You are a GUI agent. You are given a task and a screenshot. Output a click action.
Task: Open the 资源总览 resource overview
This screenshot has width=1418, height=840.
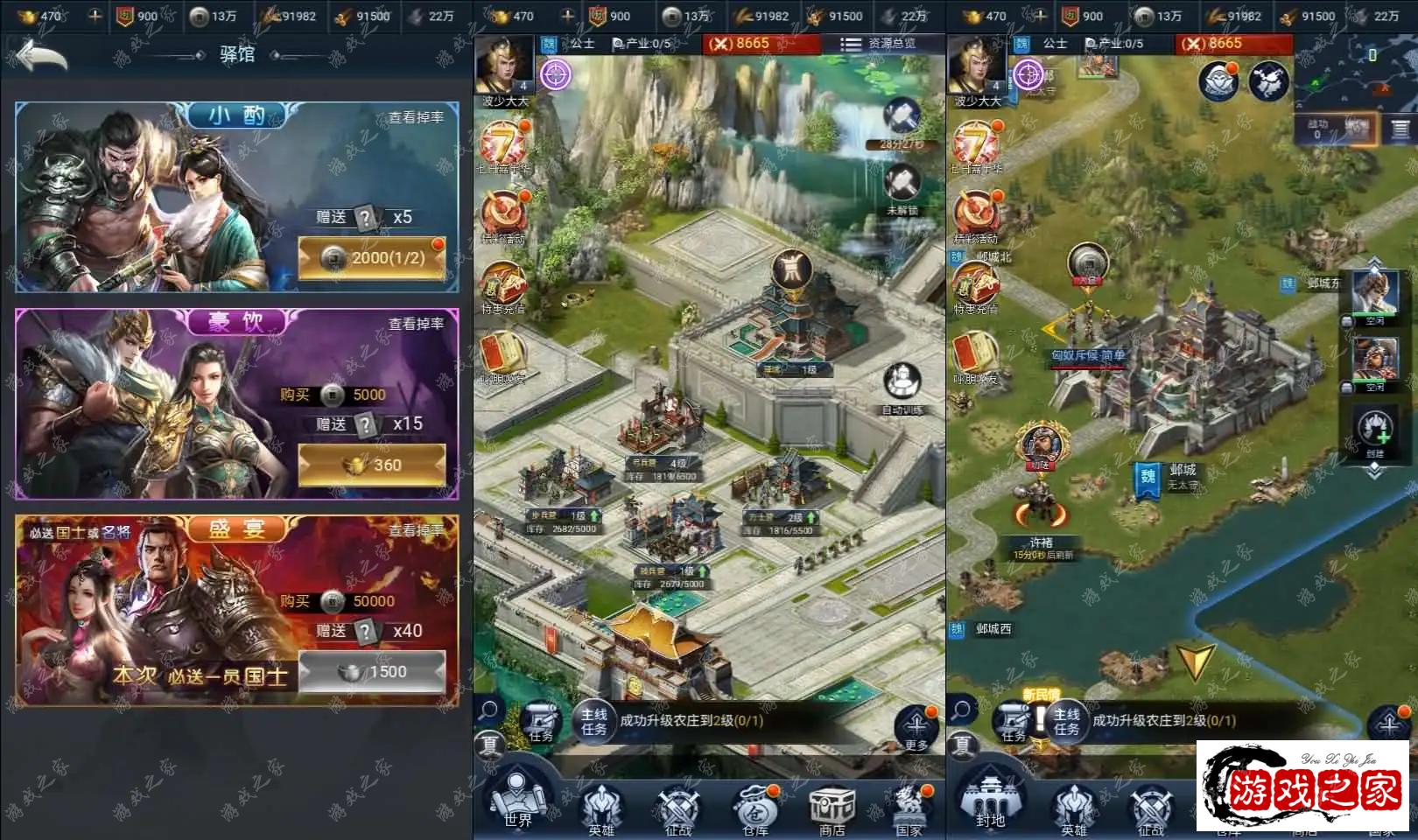tap(878, 44)
